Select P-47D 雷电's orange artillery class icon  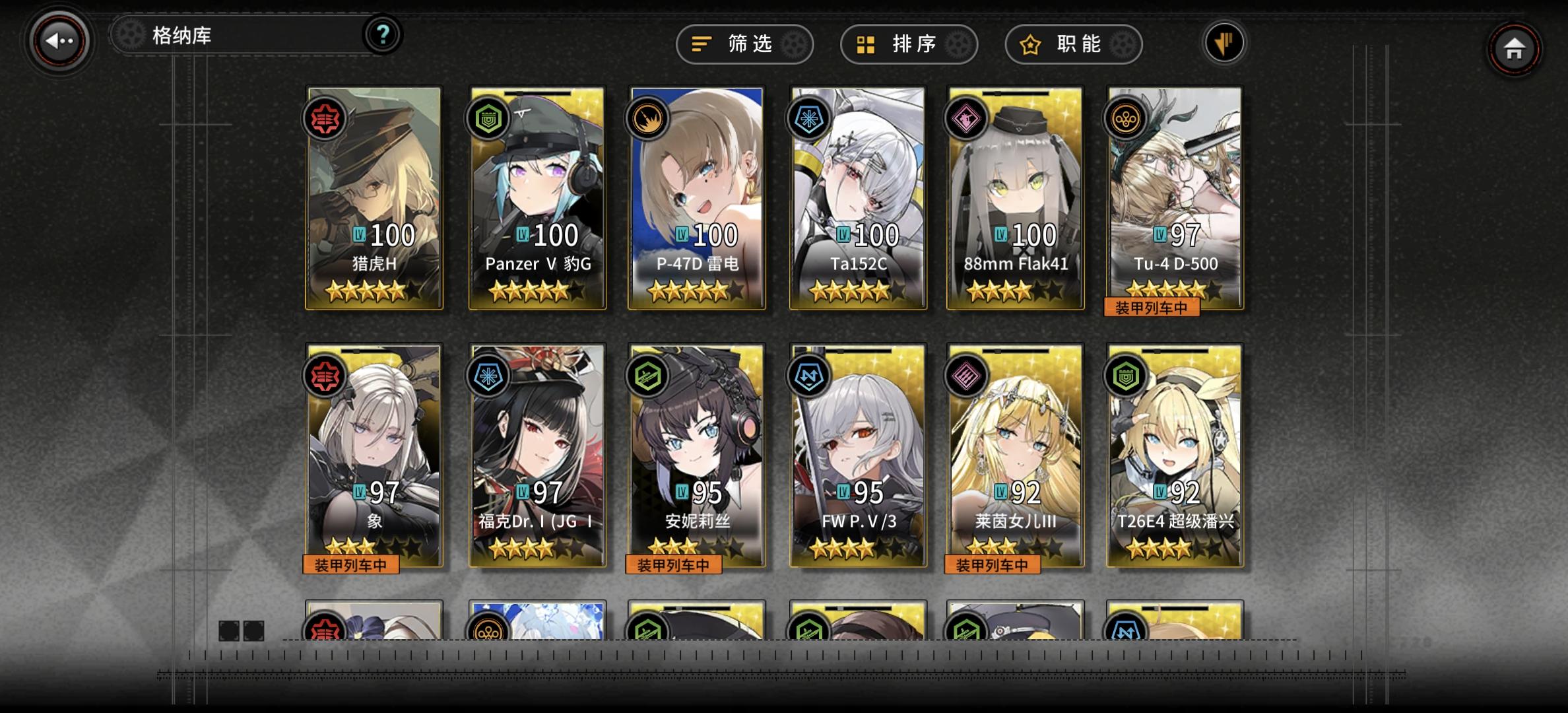pos(649,119)
